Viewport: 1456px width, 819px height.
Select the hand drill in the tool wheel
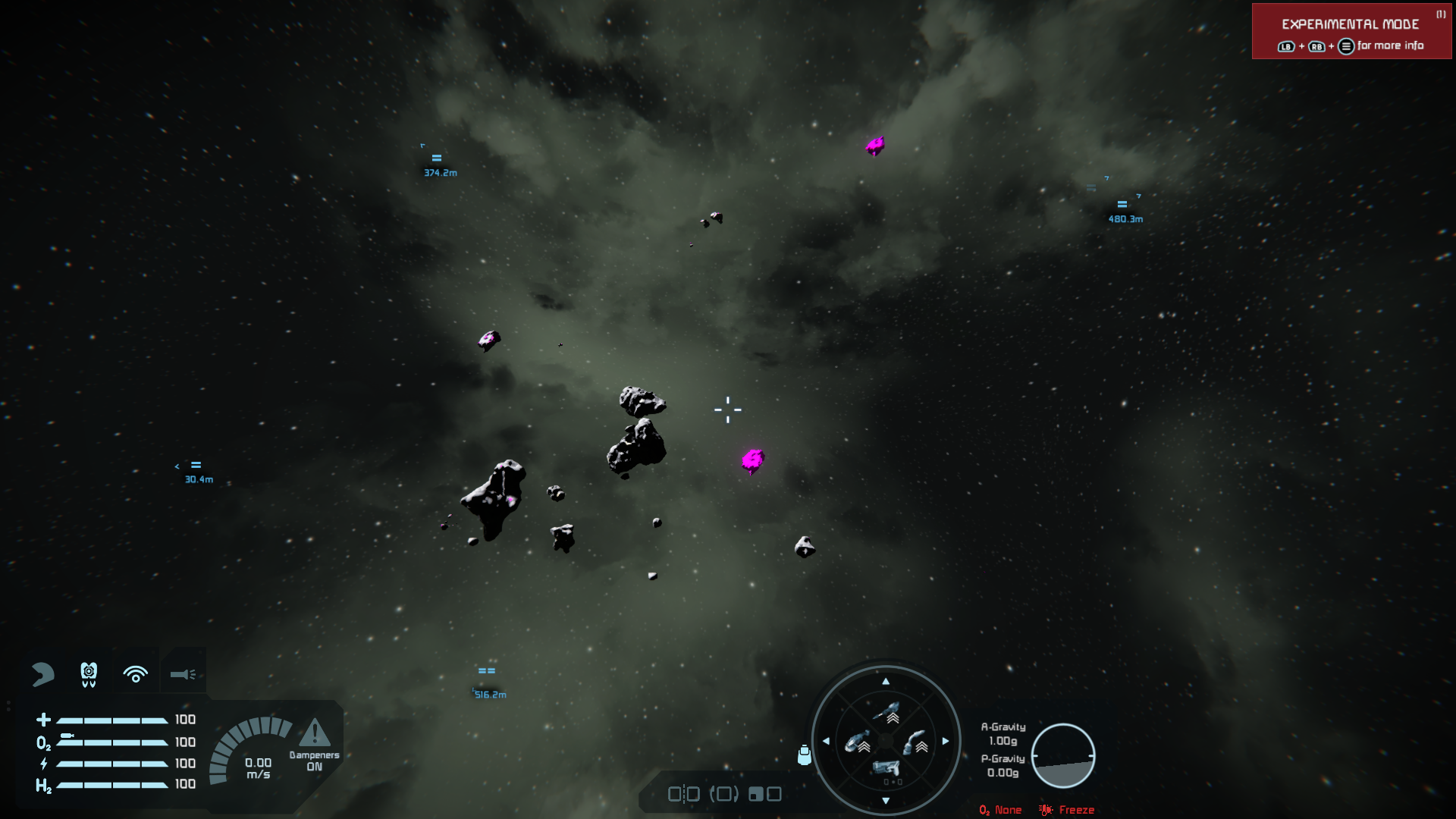pos(915,742)
